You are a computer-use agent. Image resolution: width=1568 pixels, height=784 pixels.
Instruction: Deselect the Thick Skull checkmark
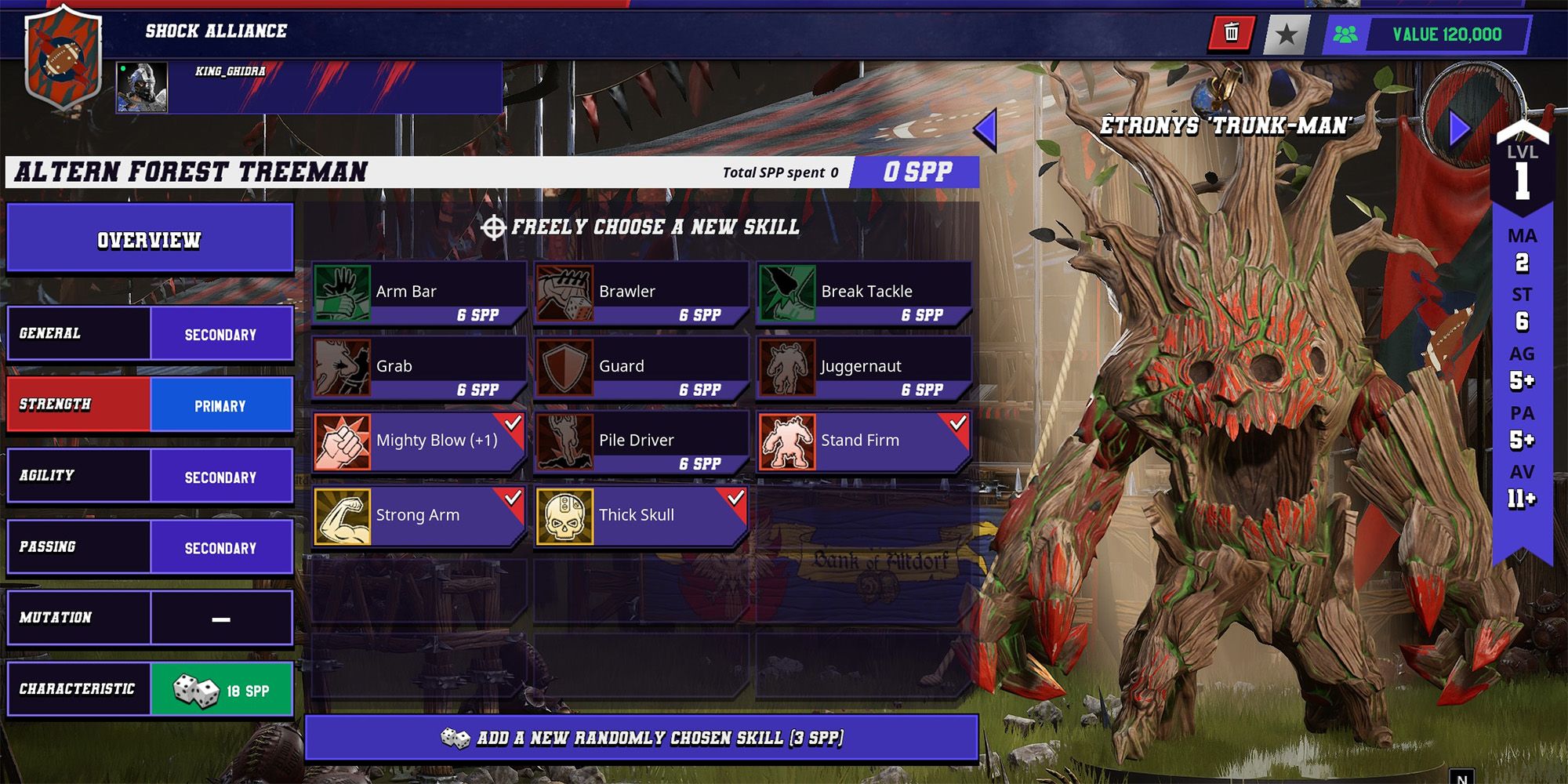[737, 499]
